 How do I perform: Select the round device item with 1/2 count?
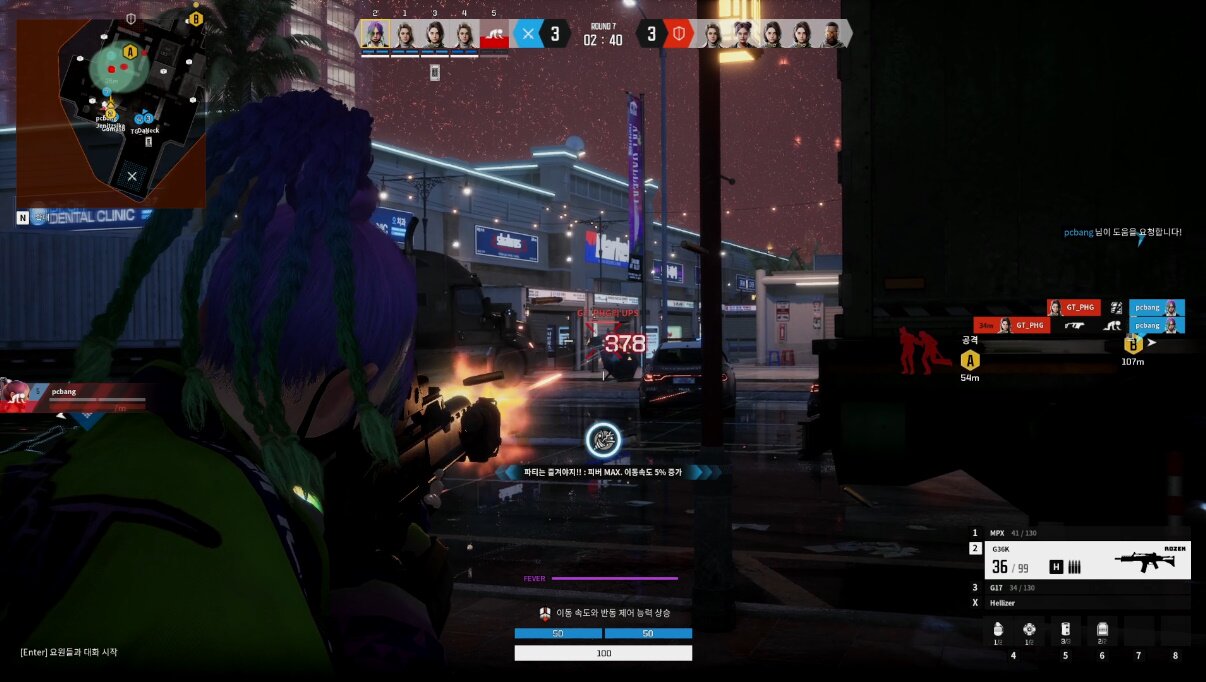pyautogui.click(x=1029, y=630)
